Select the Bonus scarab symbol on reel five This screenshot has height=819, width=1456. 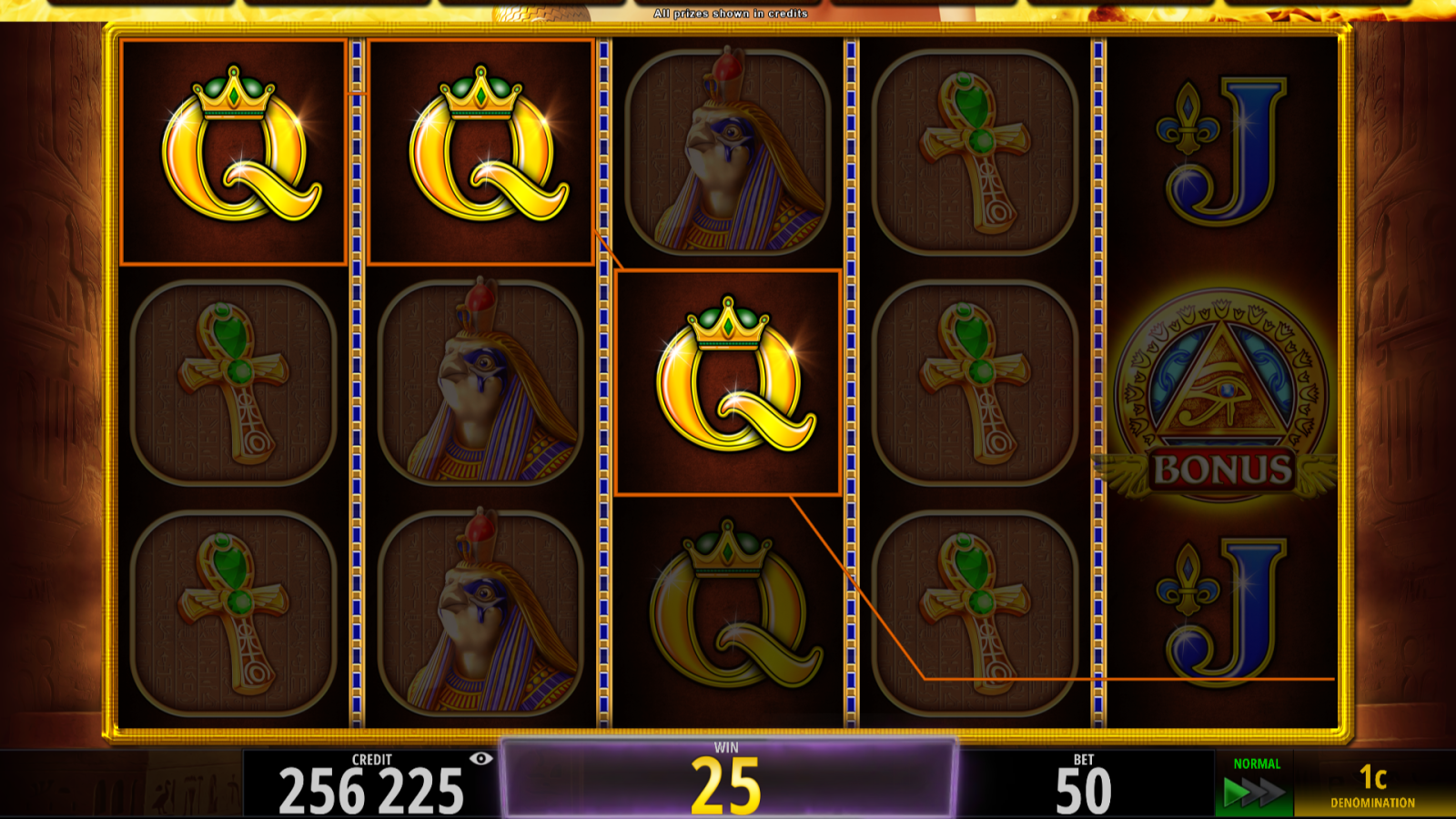pyautogui.click(x=1219, y=391)
